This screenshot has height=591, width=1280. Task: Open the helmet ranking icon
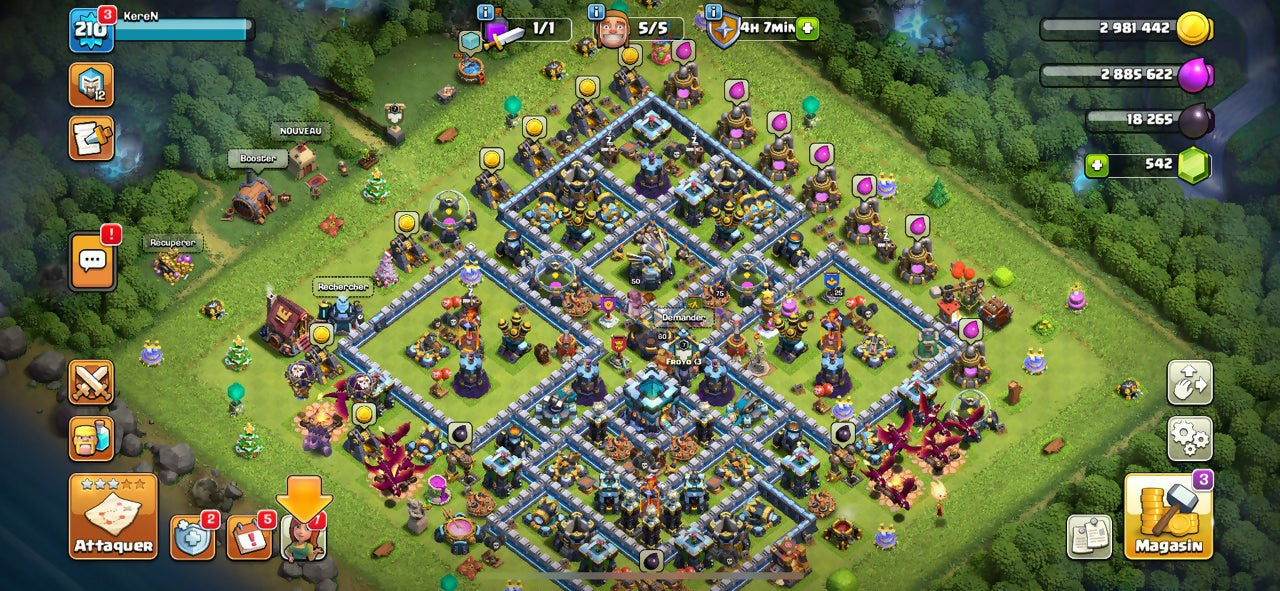point(91,85)
